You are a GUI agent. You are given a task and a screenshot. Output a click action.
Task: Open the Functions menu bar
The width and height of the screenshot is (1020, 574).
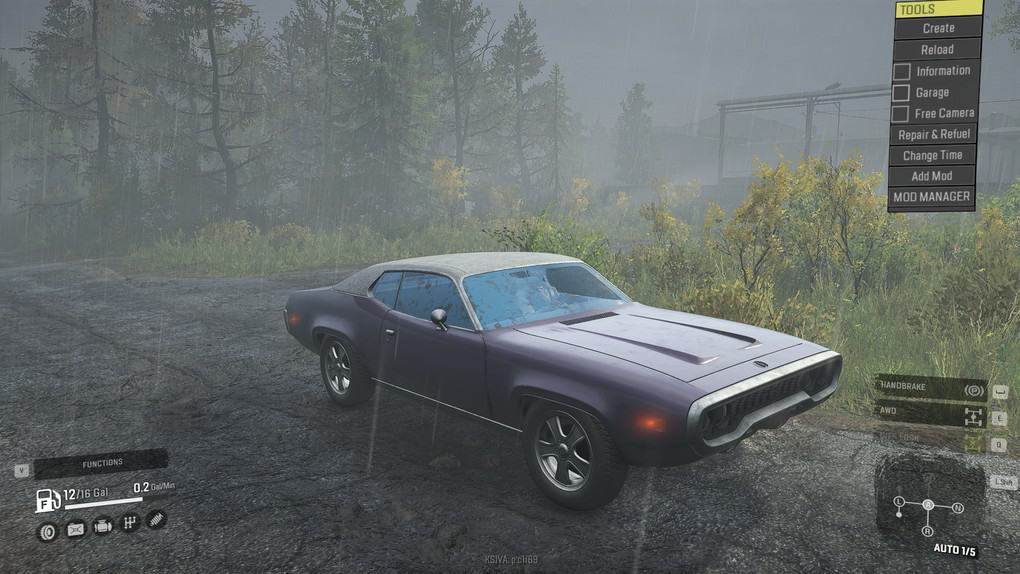point(101,463)
